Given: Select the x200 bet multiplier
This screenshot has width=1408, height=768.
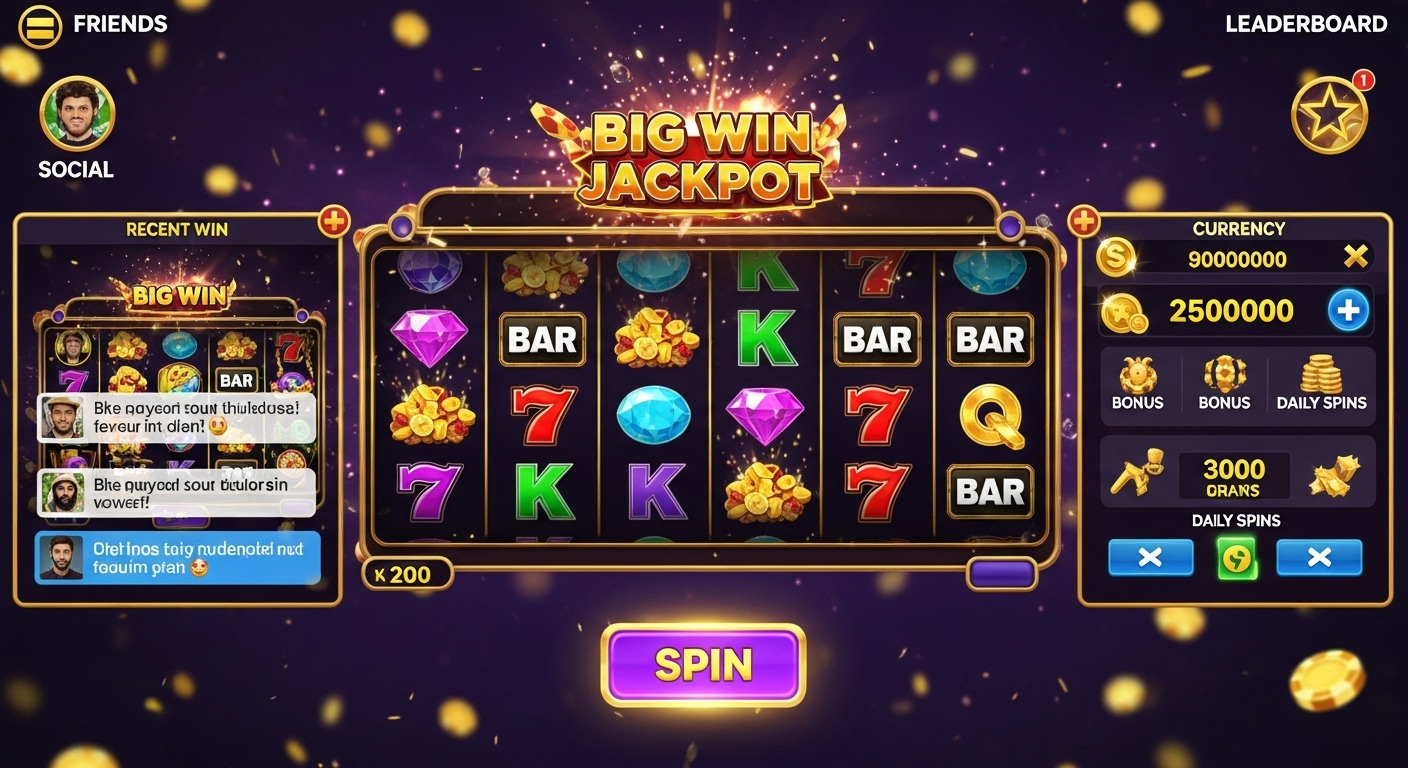Looking at the screenshot, I should pyautogui.click(x=405, y=574).
